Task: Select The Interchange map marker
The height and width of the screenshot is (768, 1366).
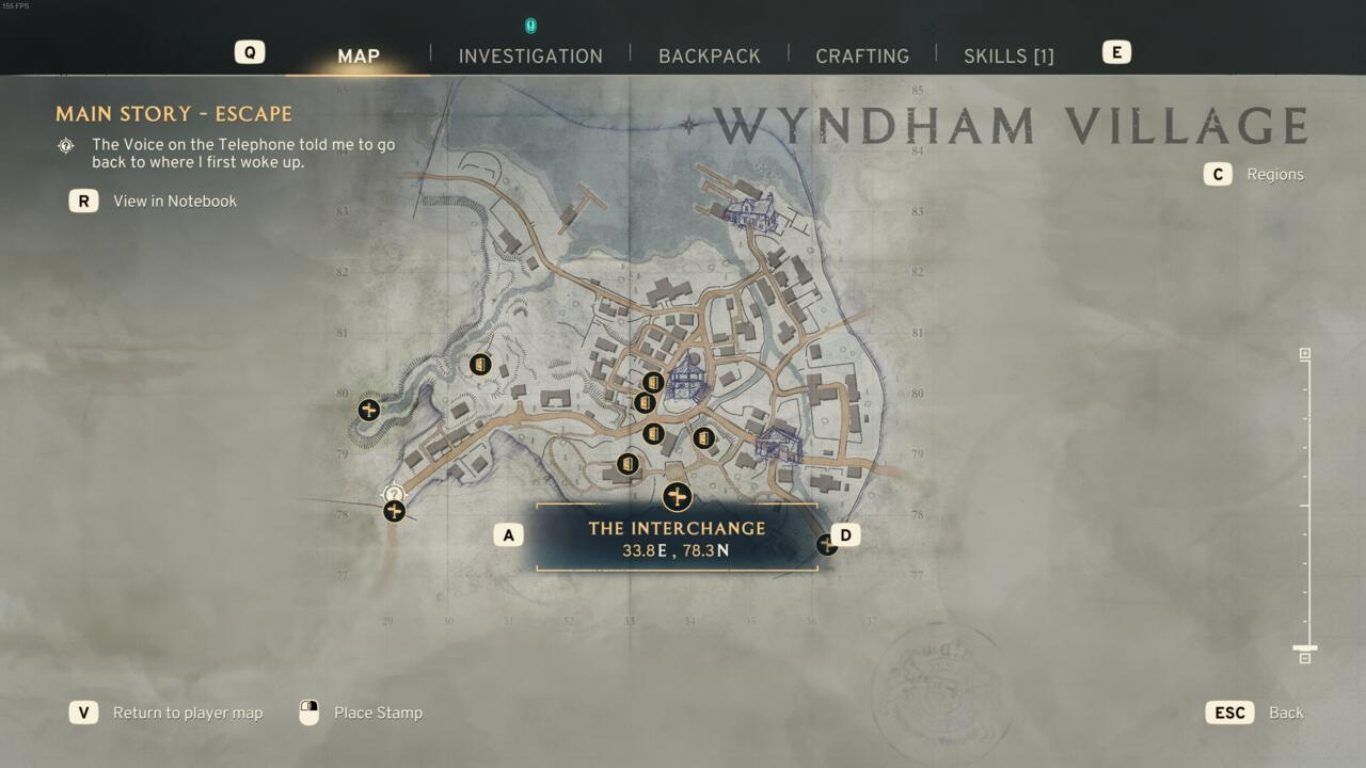Action: coord(677,496)
